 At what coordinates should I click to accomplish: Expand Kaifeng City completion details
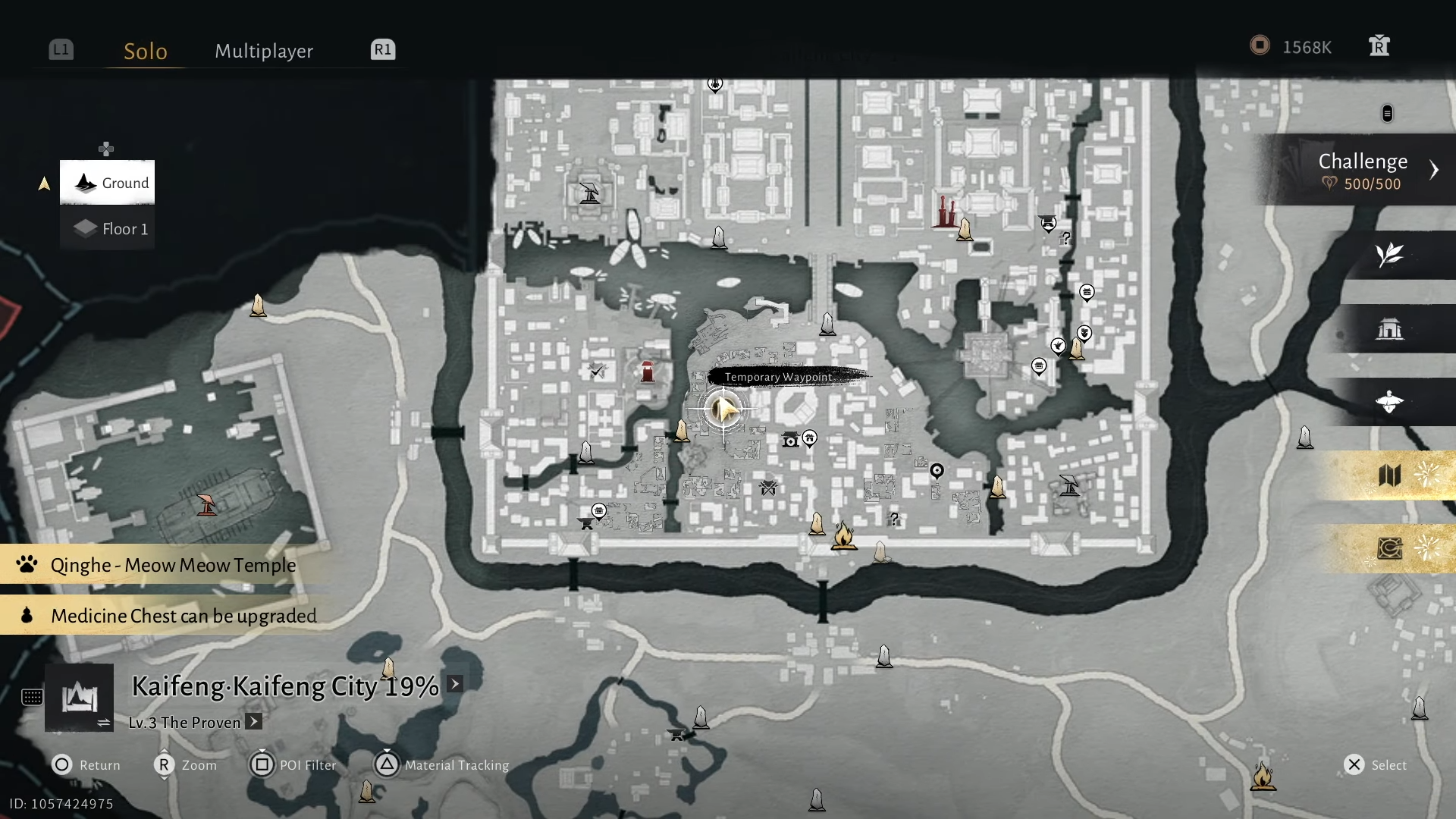click(x=453, y=683)
